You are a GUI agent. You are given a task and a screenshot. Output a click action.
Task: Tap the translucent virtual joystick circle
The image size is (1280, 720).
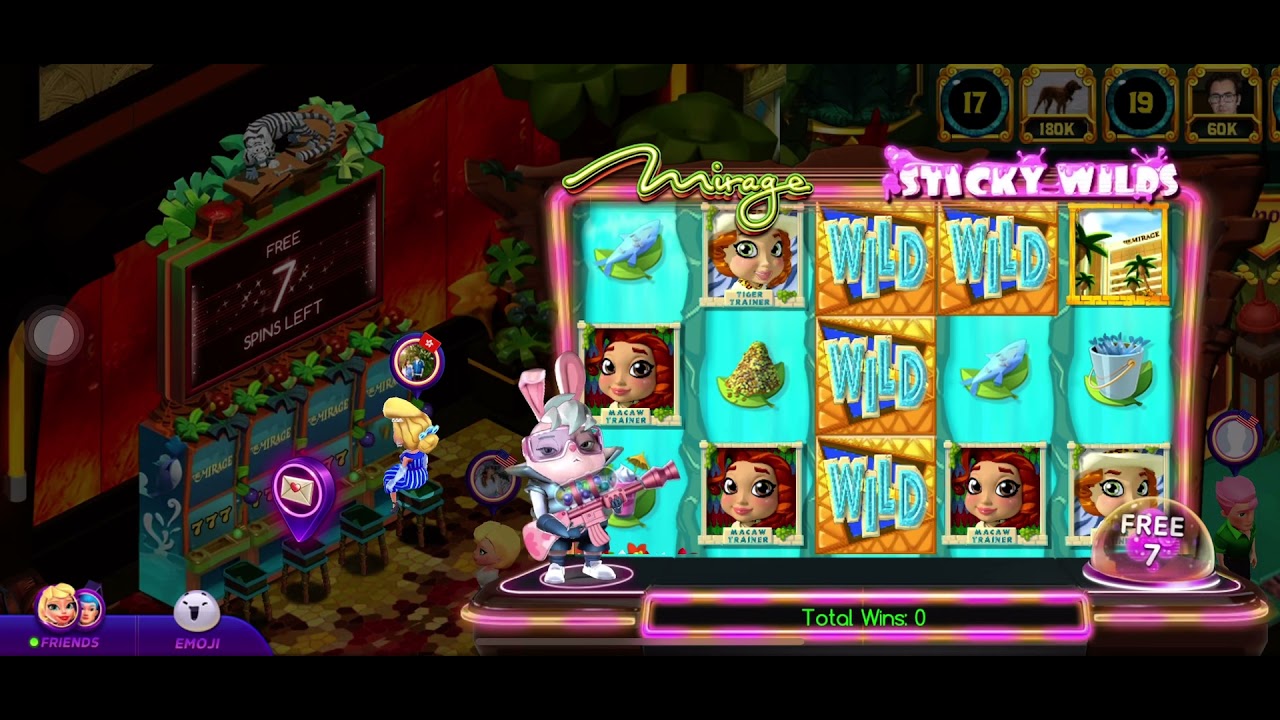(54, 336)
